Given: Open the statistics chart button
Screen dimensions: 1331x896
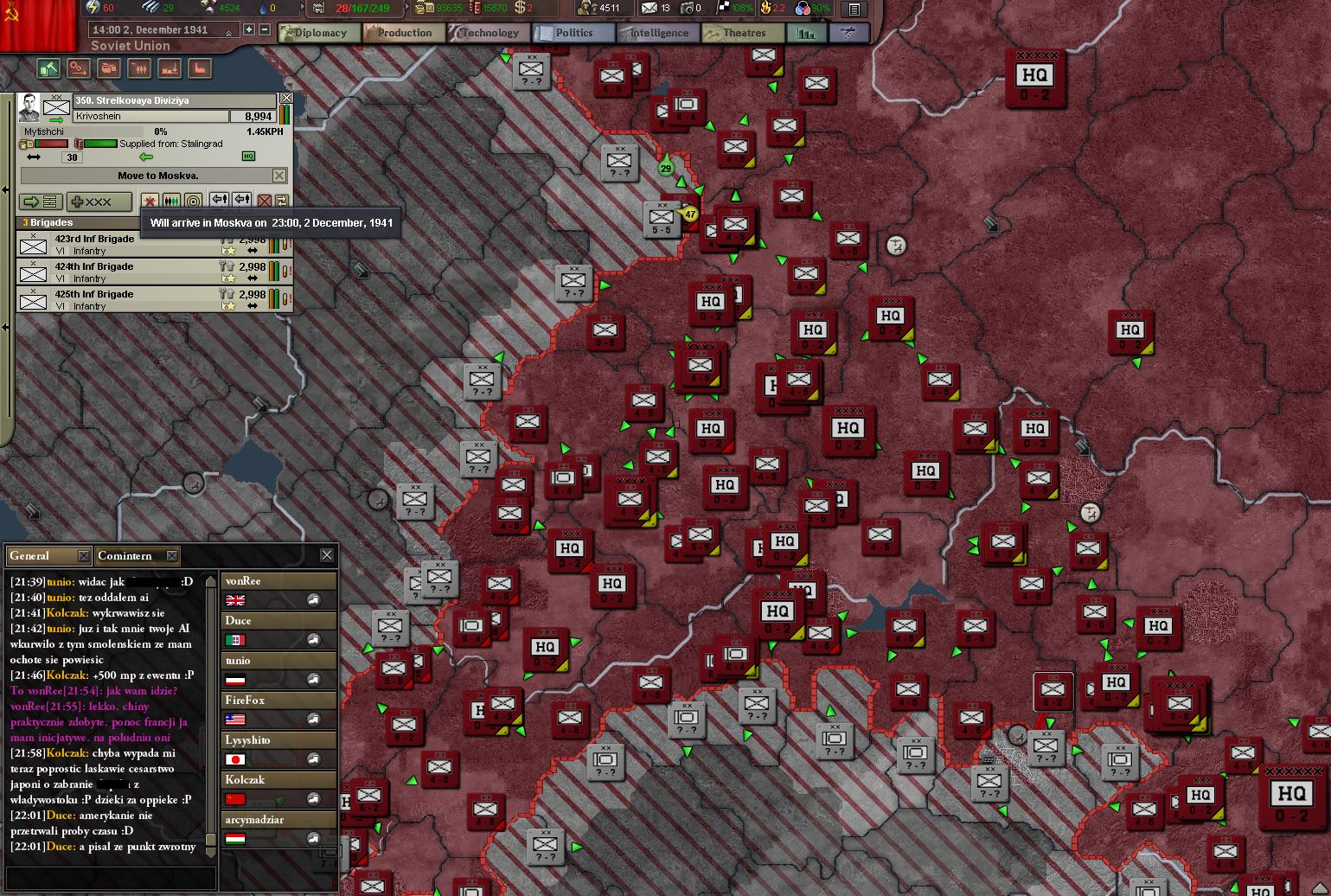Looking at the screenshot, I should [x=806, y=33].
